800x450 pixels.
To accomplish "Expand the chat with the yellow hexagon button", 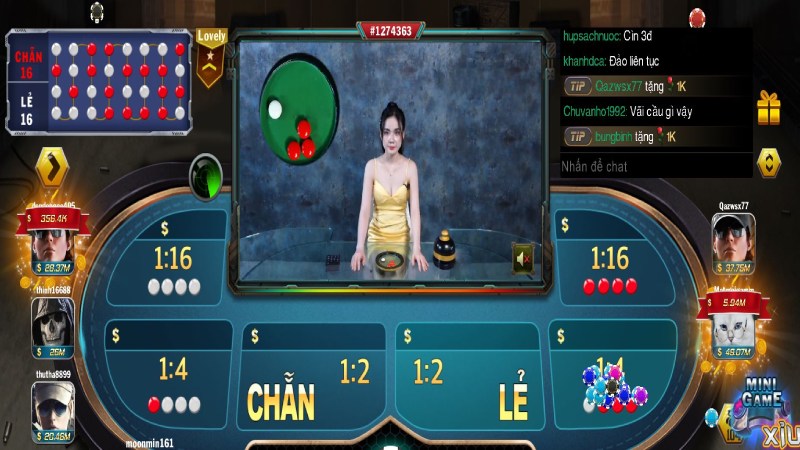I will [x=768, y=162].
